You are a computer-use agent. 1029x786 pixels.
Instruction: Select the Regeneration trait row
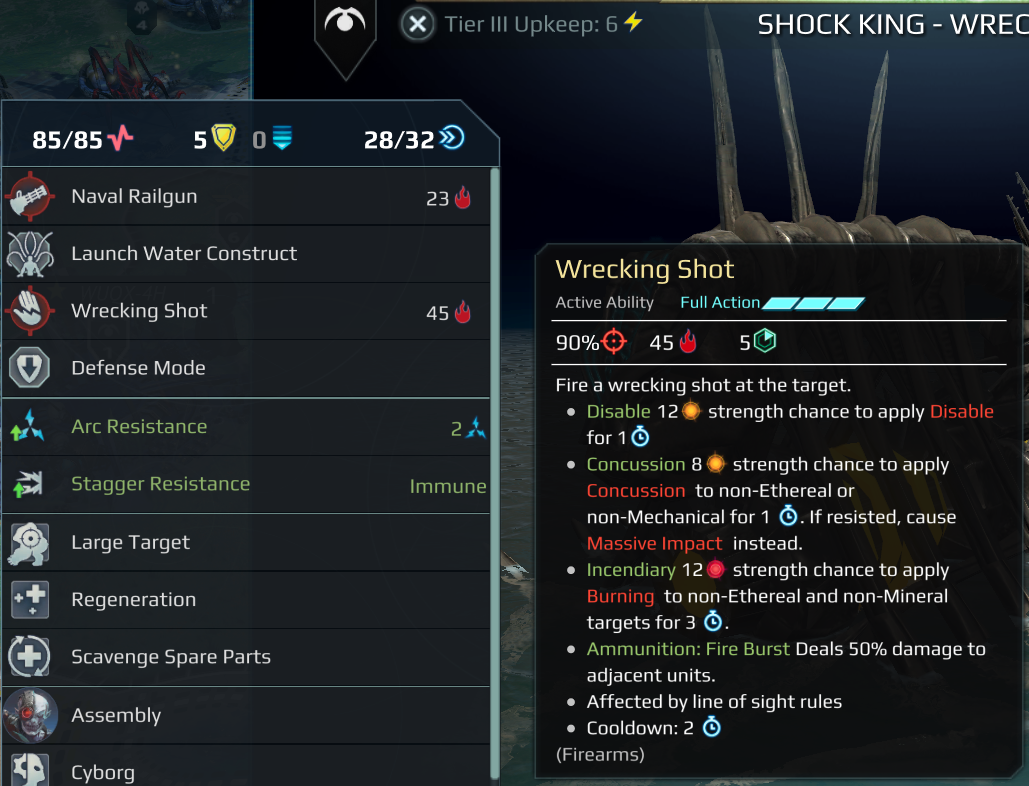(x=240, y=600)
